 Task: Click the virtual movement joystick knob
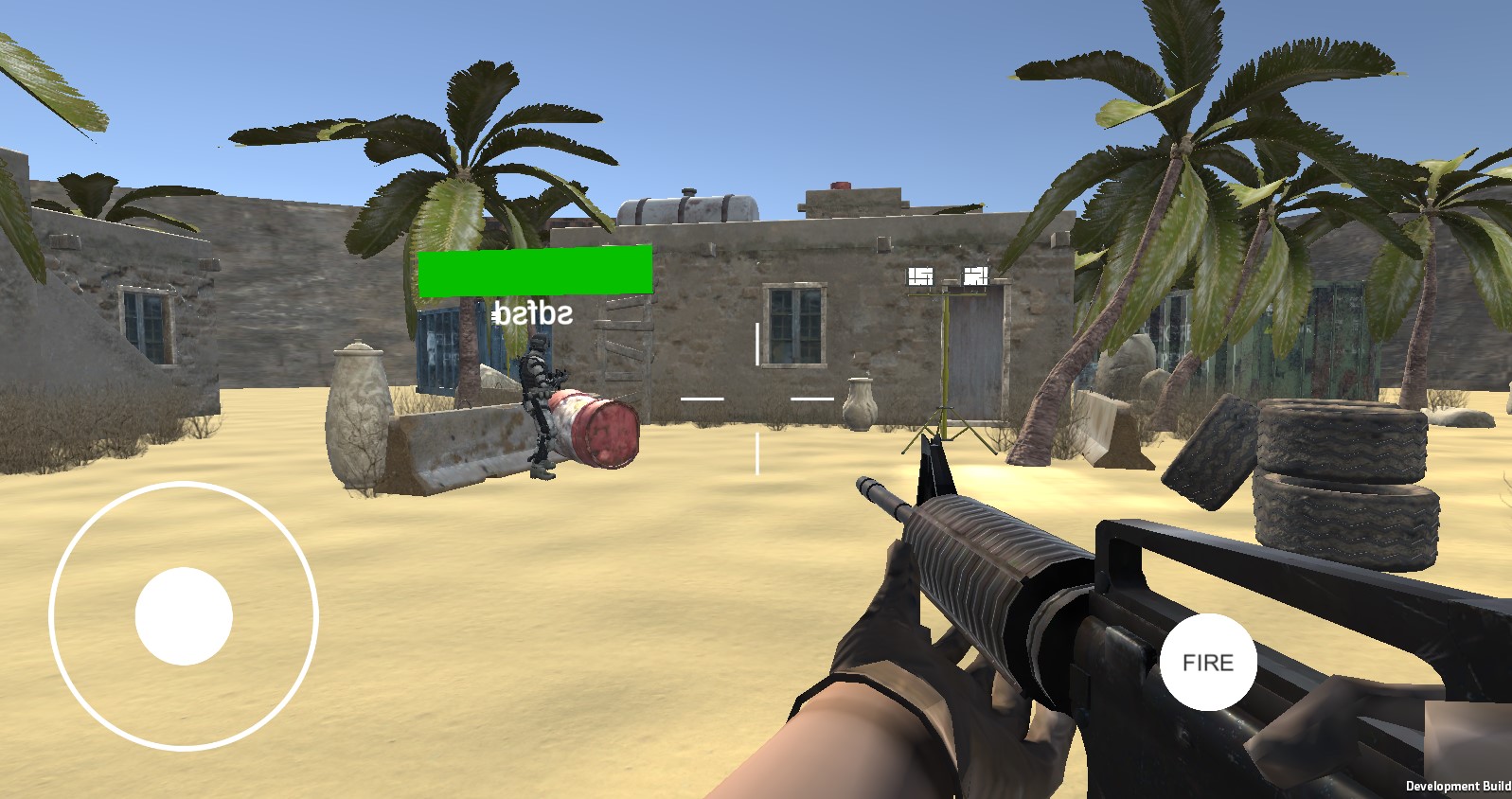click(184, 615)
